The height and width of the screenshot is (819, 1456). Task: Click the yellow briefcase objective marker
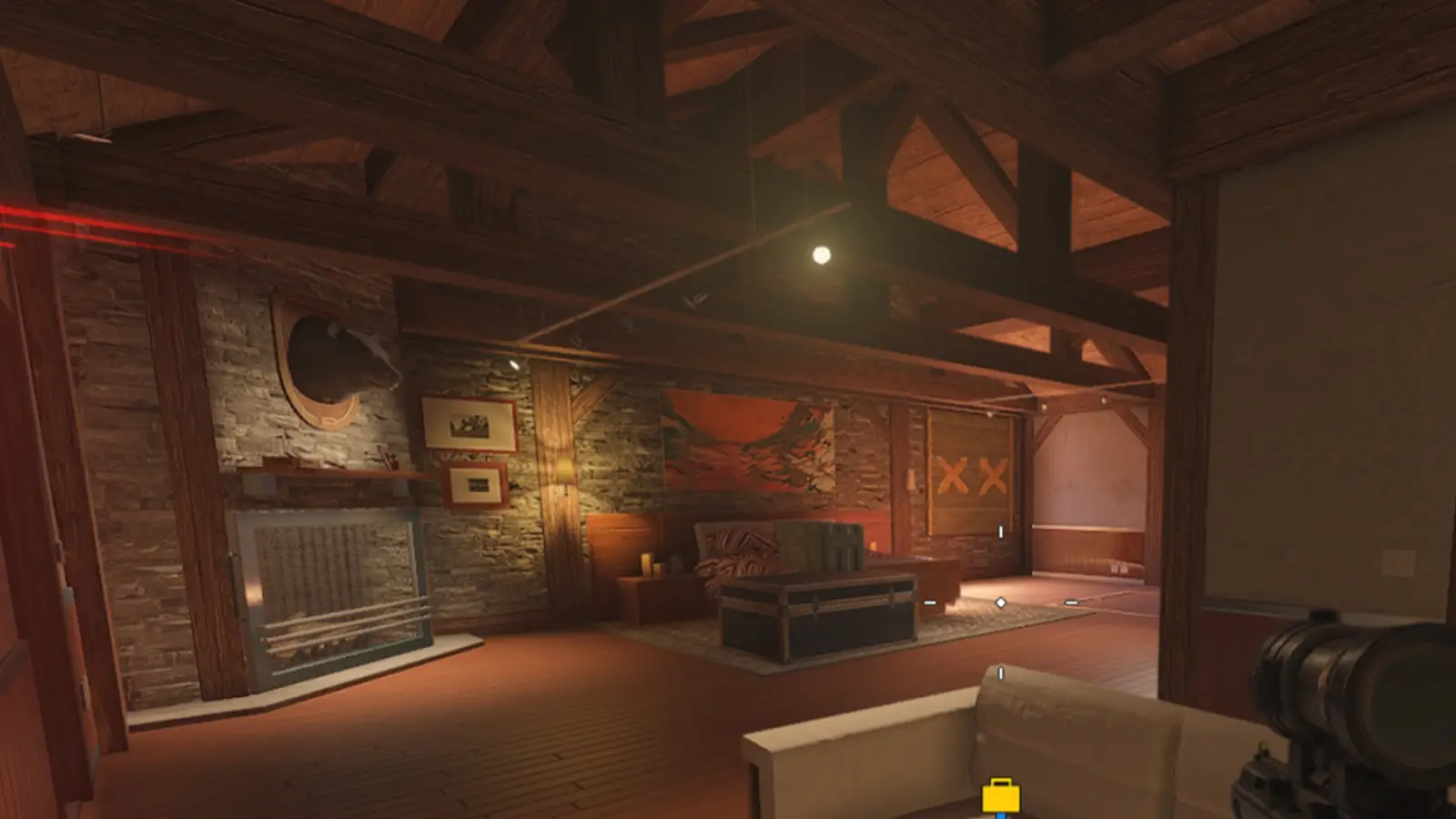pyautogui.click(x=1000, y=796)
